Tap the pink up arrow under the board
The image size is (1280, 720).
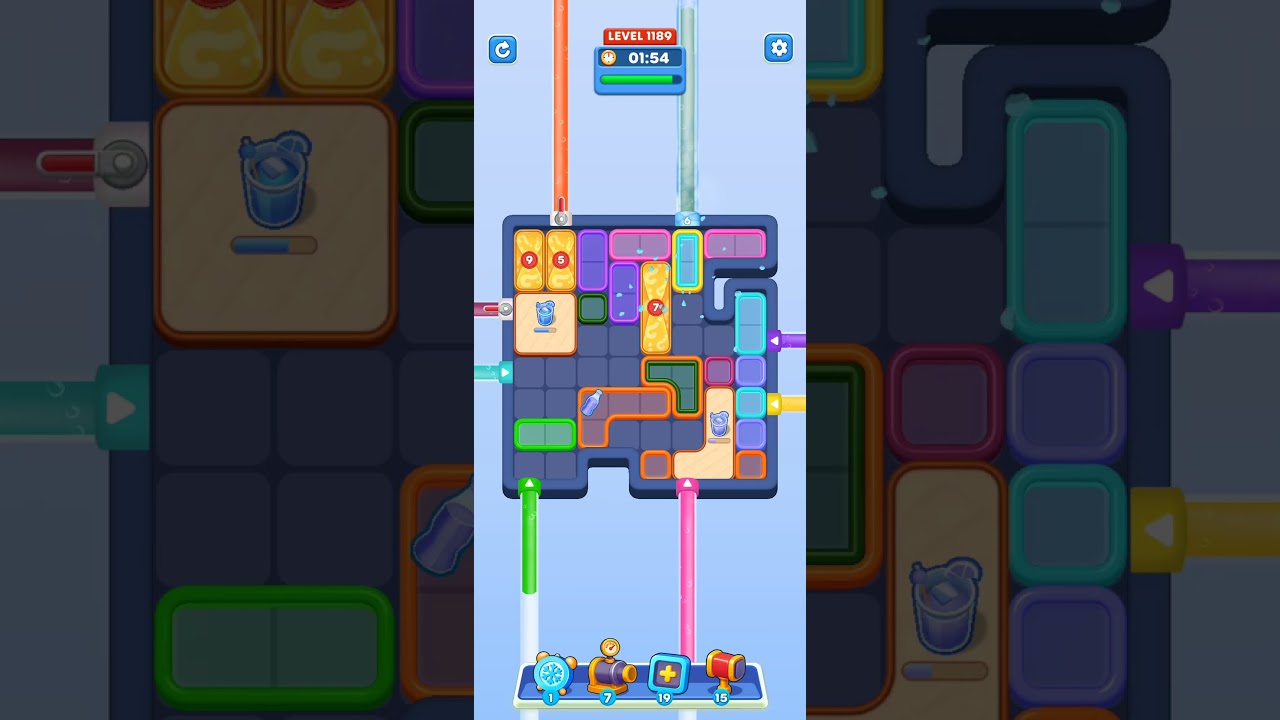(x=688, y=484)
